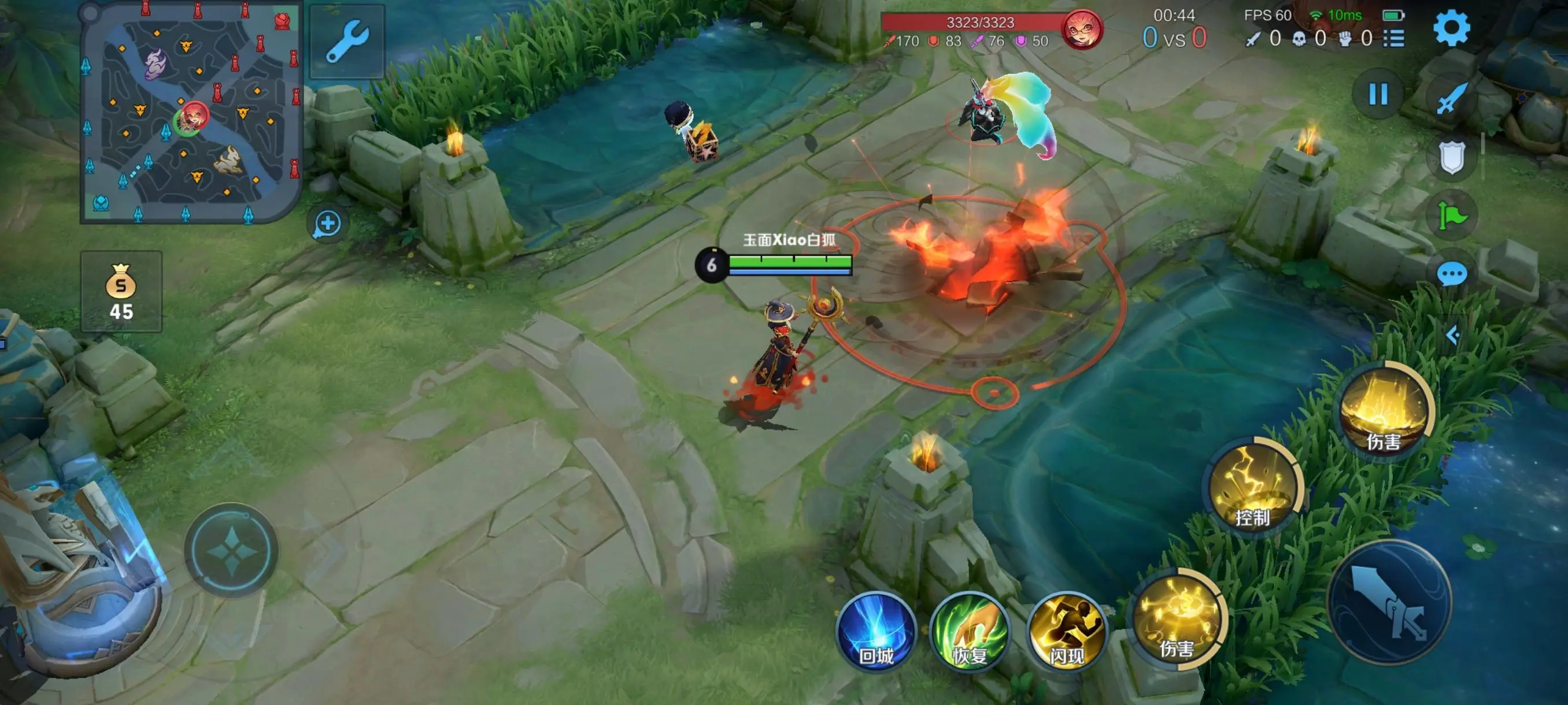Tap the wrench tool button
The image size is (1568, 705).
[x=347, y=41]
